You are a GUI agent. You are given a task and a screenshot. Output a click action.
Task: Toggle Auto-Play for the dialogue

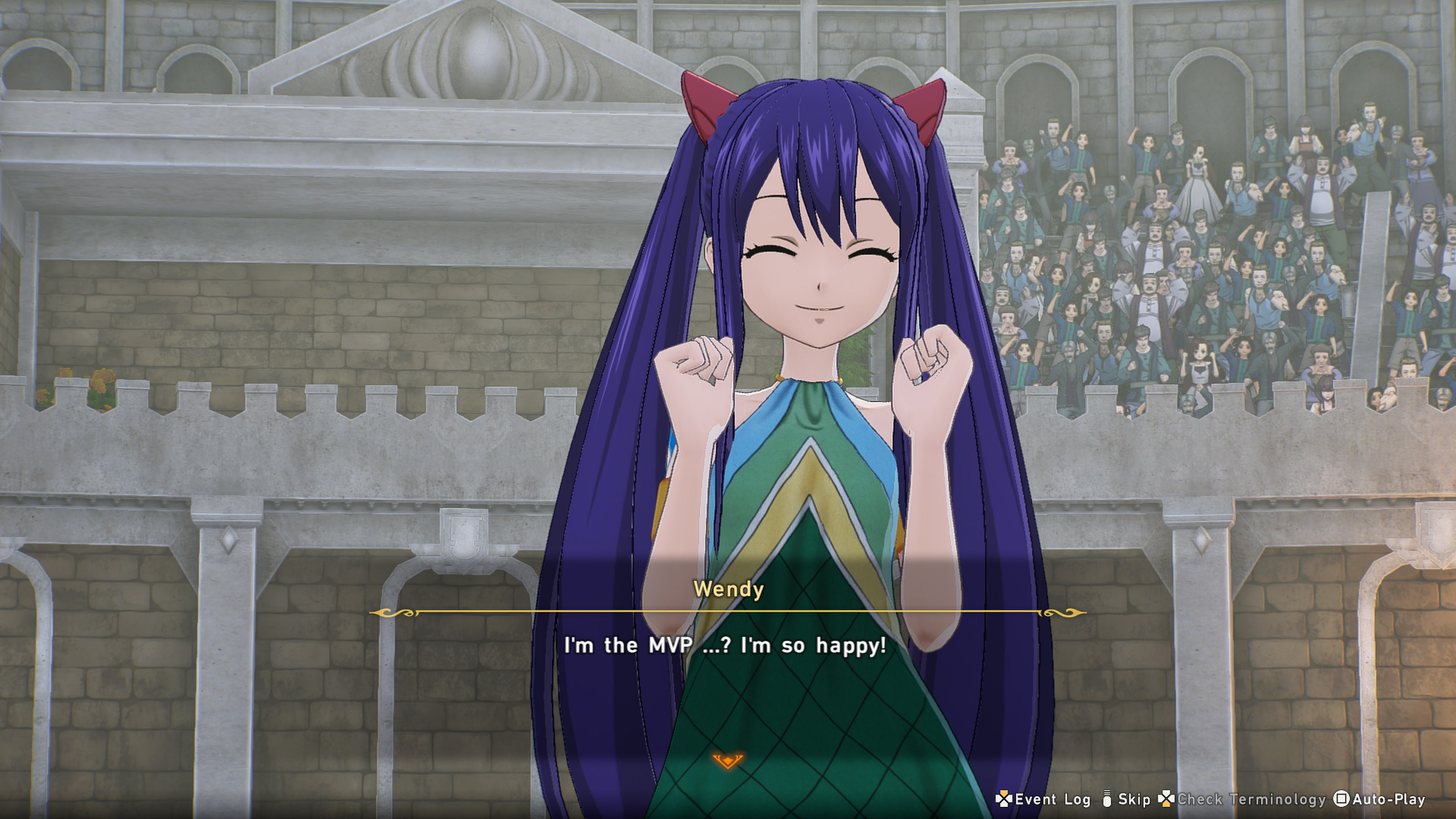[1380, 799]
